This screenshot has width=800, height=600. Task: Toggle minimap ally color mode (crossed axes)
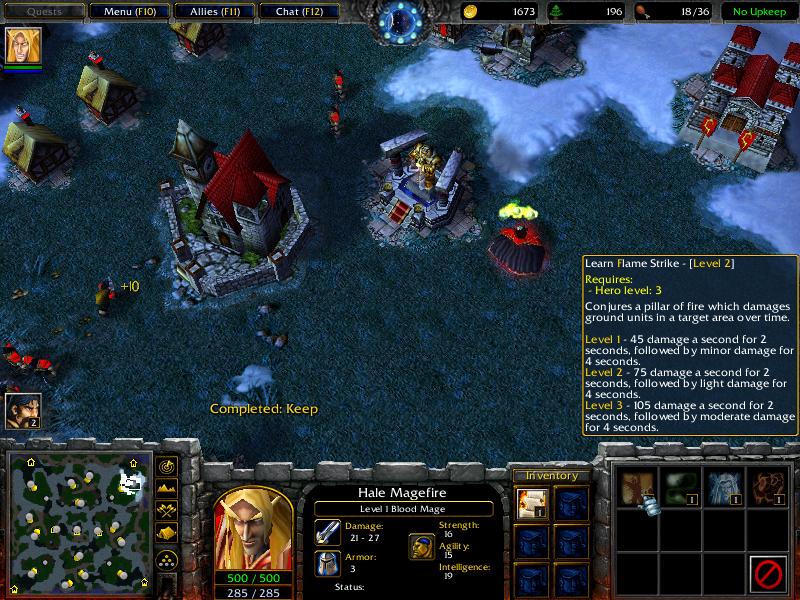167,510
